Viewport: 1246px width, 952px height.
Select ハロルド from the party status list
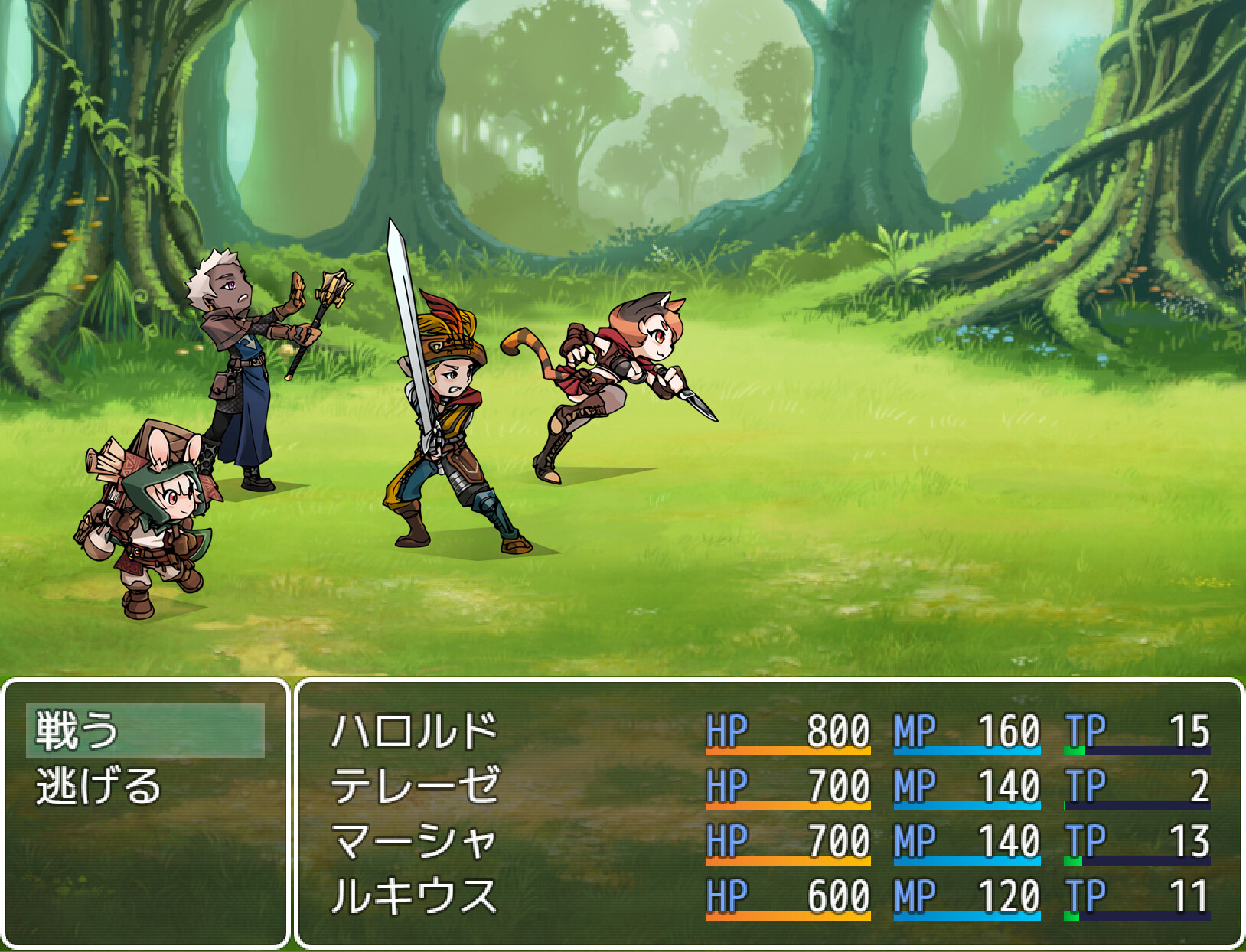tap(413, 731)
